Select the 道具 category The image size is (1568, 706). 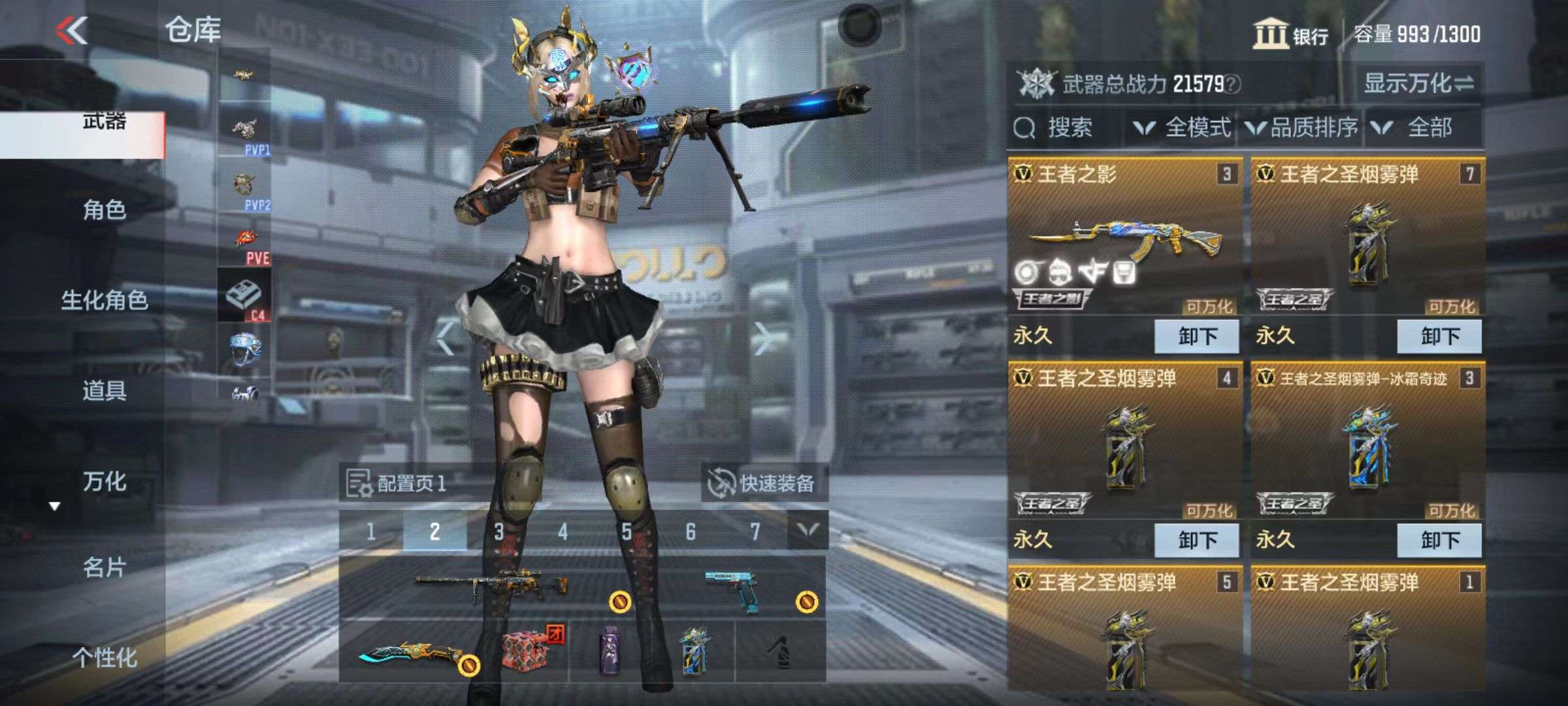(x=104, y=390)
